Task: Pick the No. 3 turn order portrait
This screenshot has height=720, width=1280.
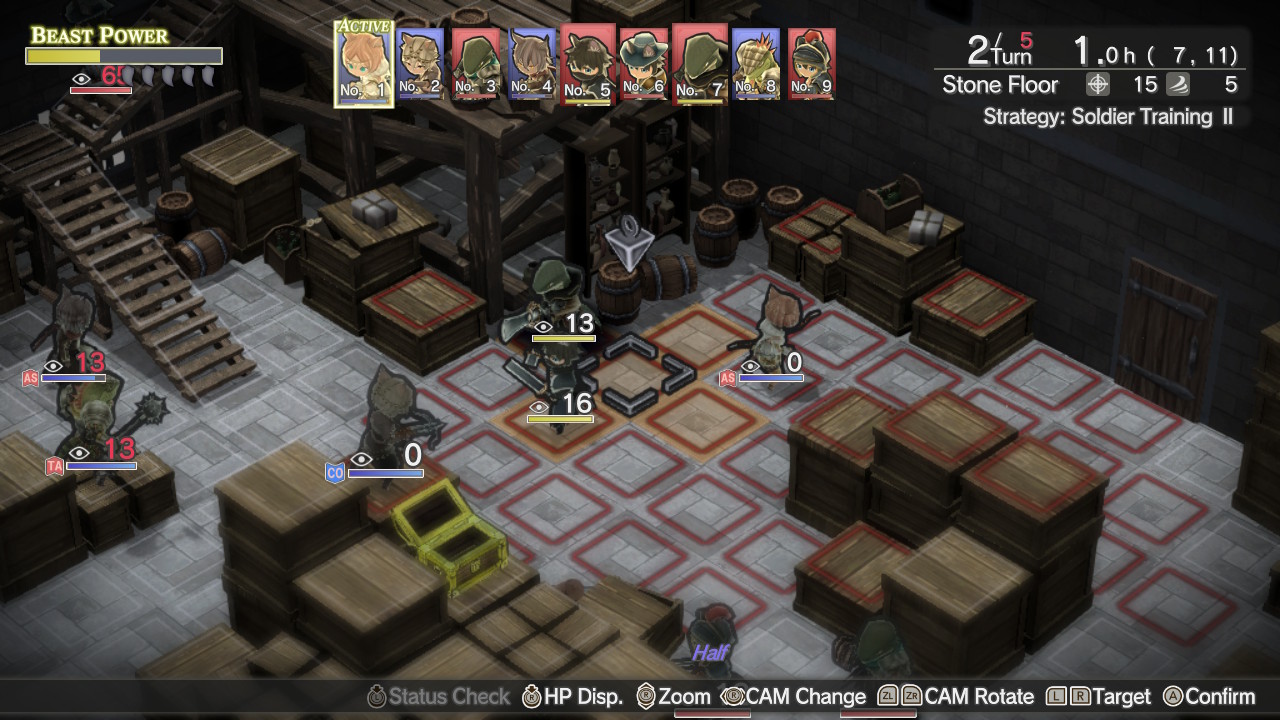Action: tap(475, 63)
